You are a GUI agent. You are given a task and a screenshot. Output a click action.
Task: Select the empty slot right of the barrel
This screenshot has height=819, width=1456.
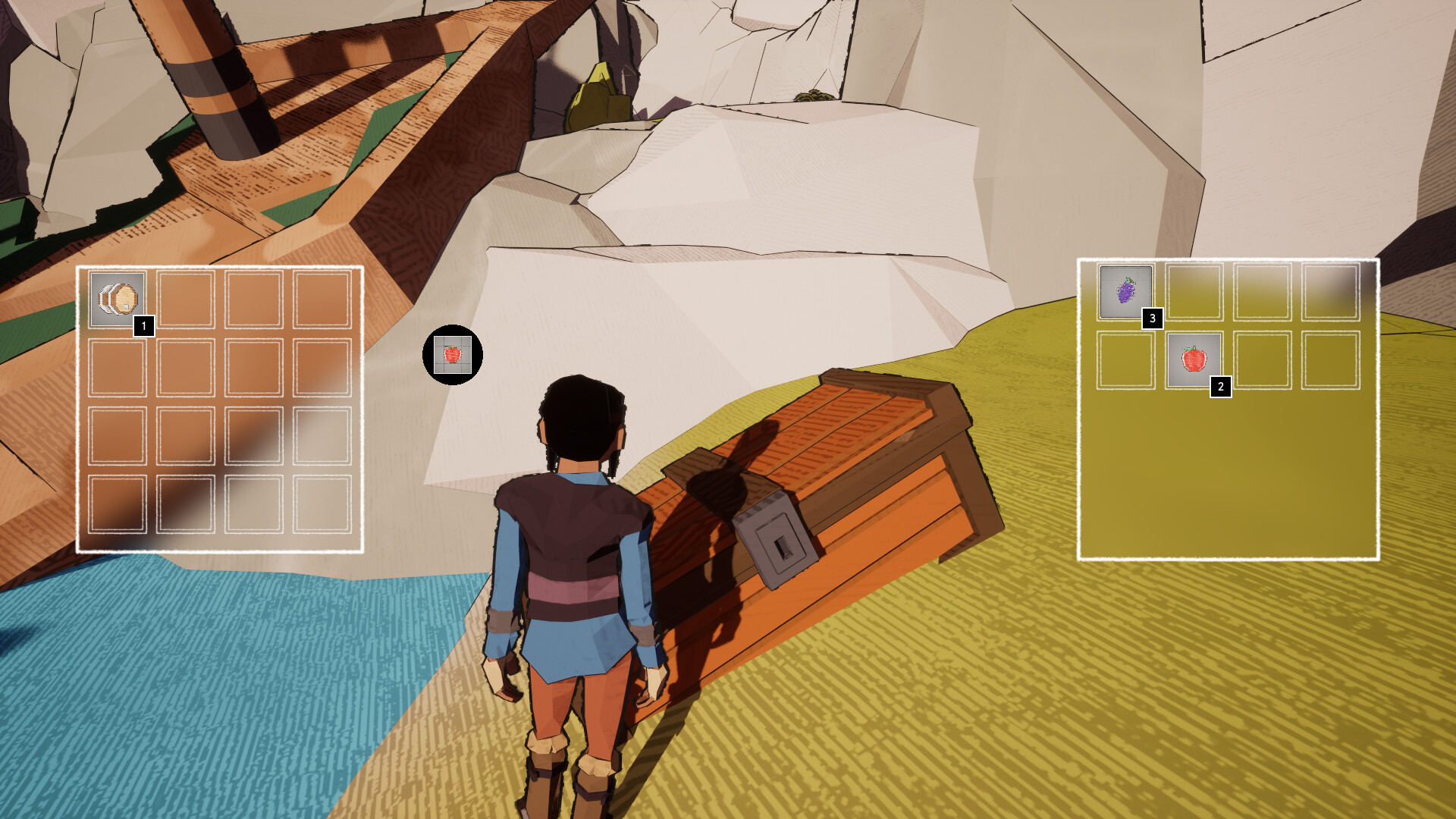(x=187, y=297)
